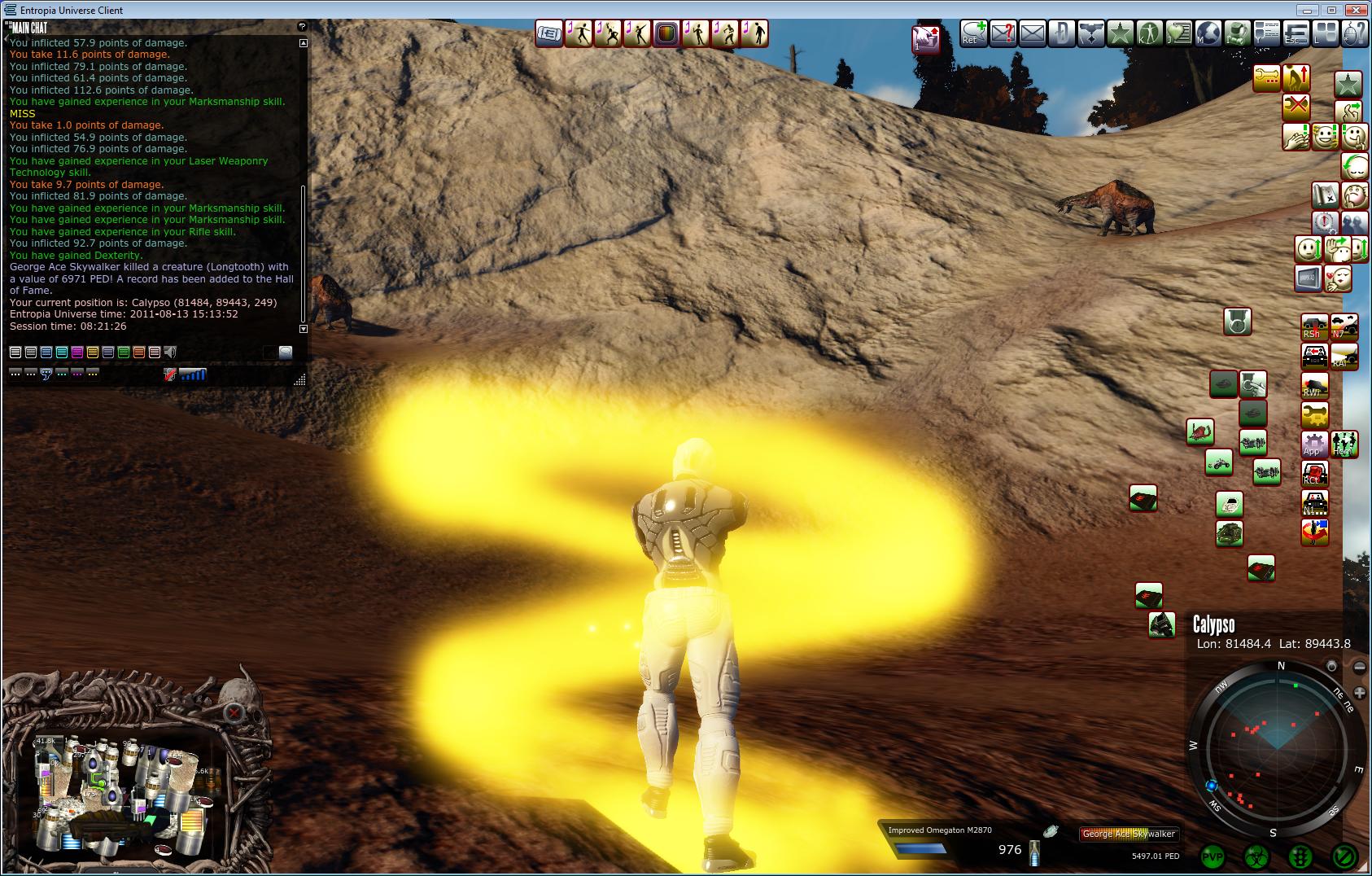This screenshot has height=876, width=1372.
Task: Toggle the green PVP status button
Action: click(1213, 856)
